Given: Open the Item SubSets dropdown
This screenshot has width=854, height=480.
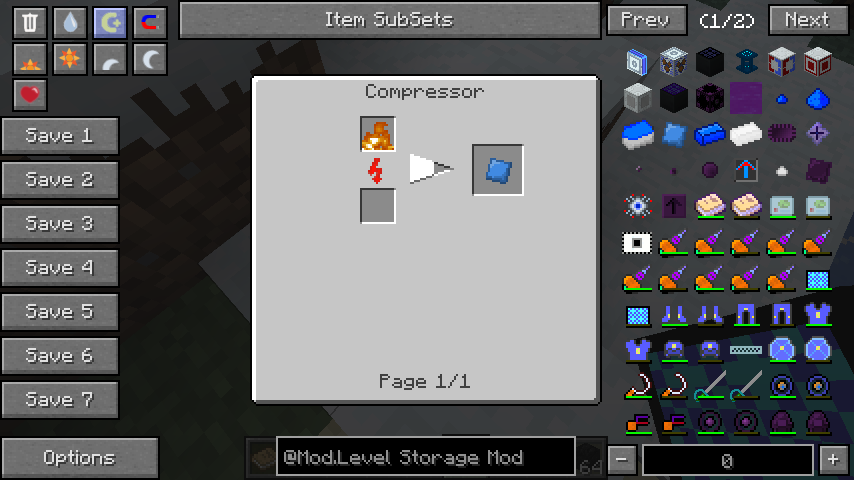Looking at the screenshot, I should (x=388, y=20).
